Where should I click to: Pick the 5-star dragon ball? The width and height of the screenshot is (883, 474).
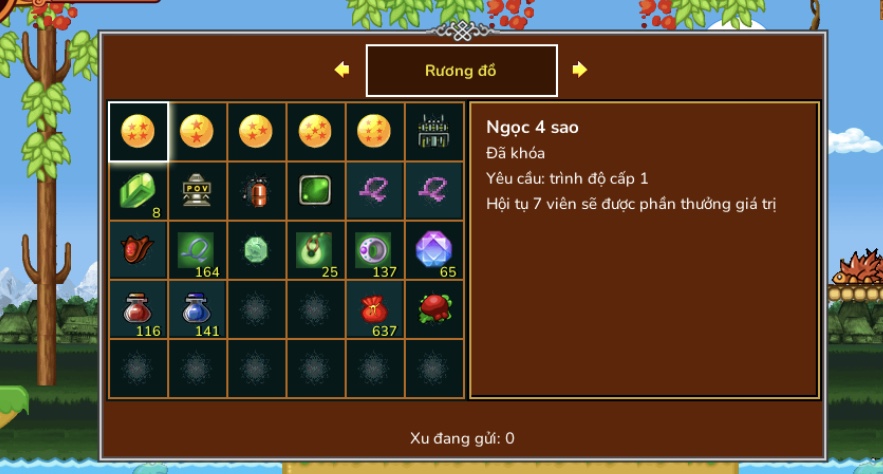[x=315, y=131]
